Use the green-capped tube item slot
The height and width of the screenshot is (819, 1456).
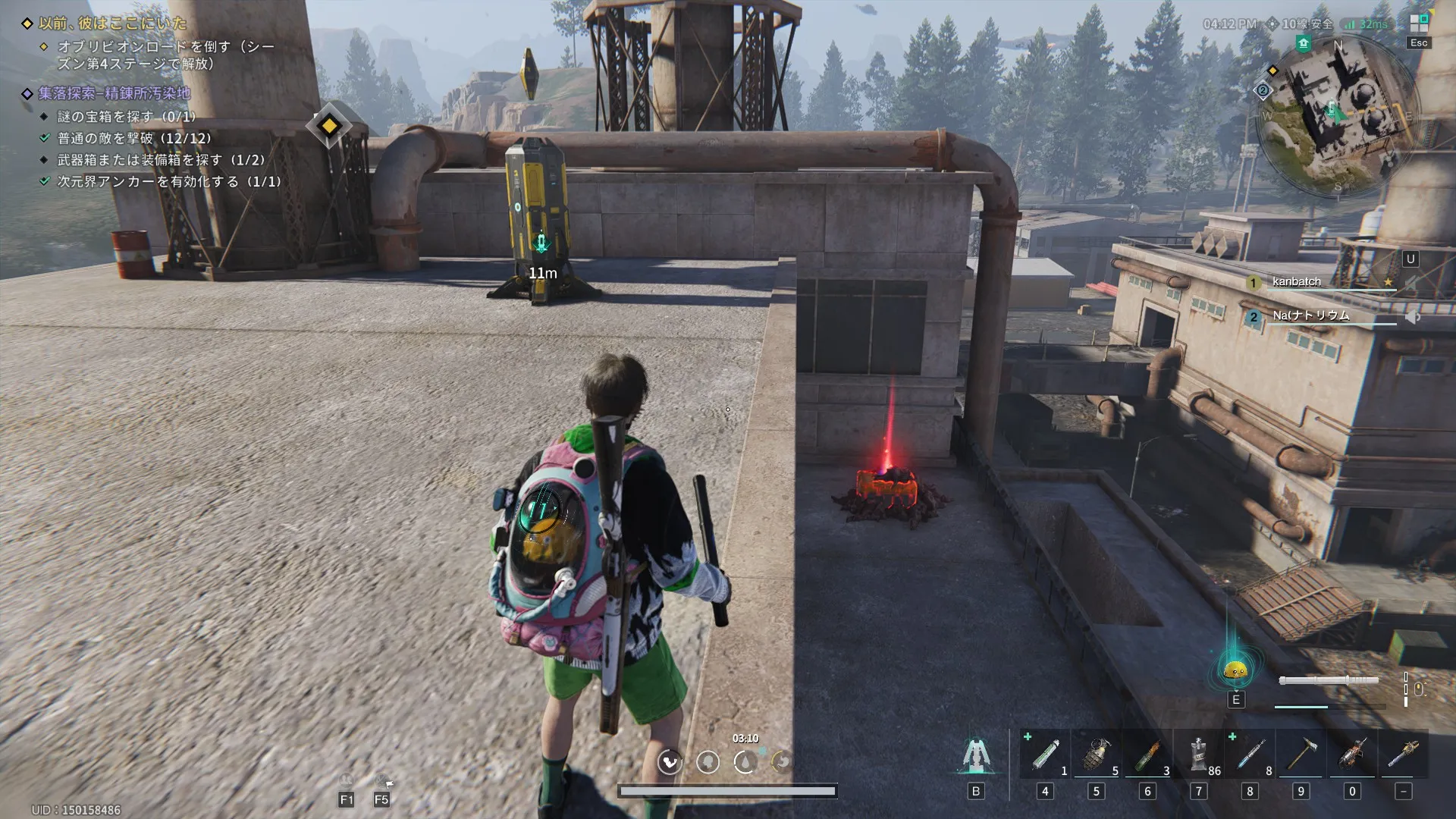(x=1045, y=755)
